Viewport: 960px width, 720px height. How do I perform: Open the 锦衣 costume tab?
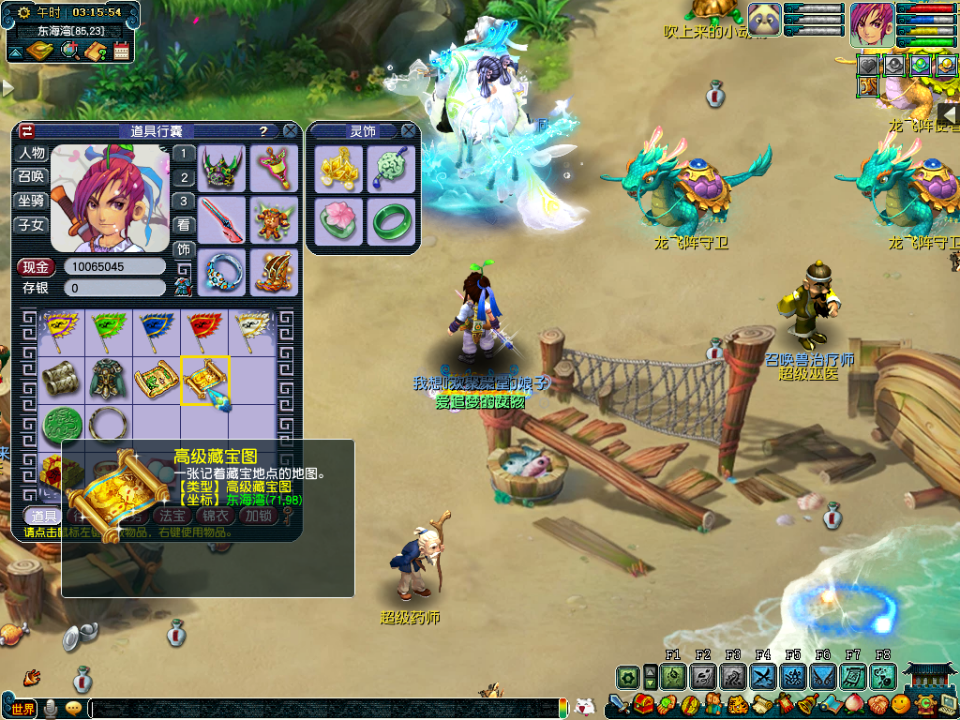(x=215, y=516)
